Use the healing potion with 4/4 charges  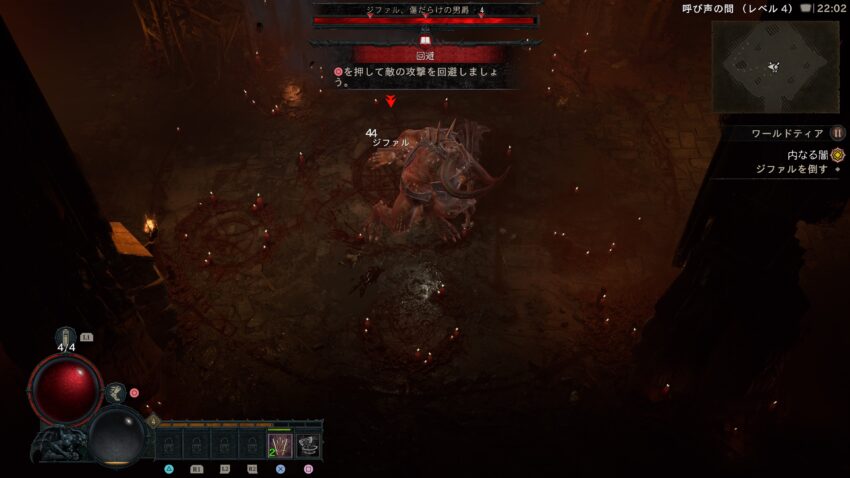[x=66, y=336]
